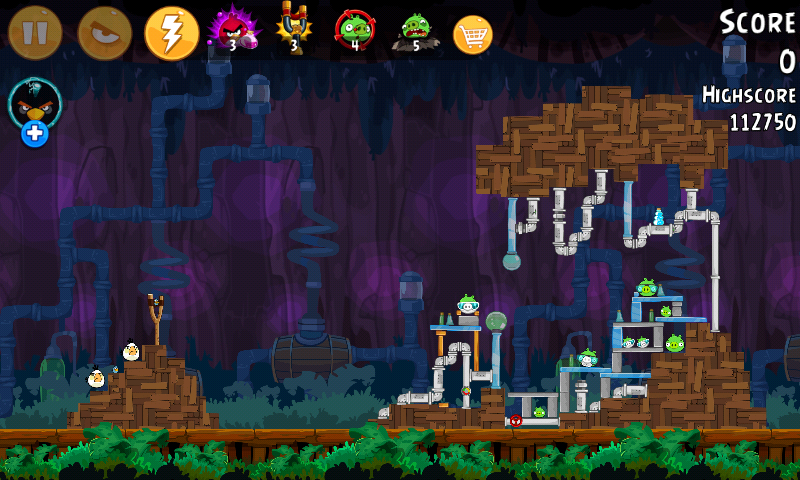Screen dimensions: 800x480
Task: Pause the game
Action: coord(35,33)
